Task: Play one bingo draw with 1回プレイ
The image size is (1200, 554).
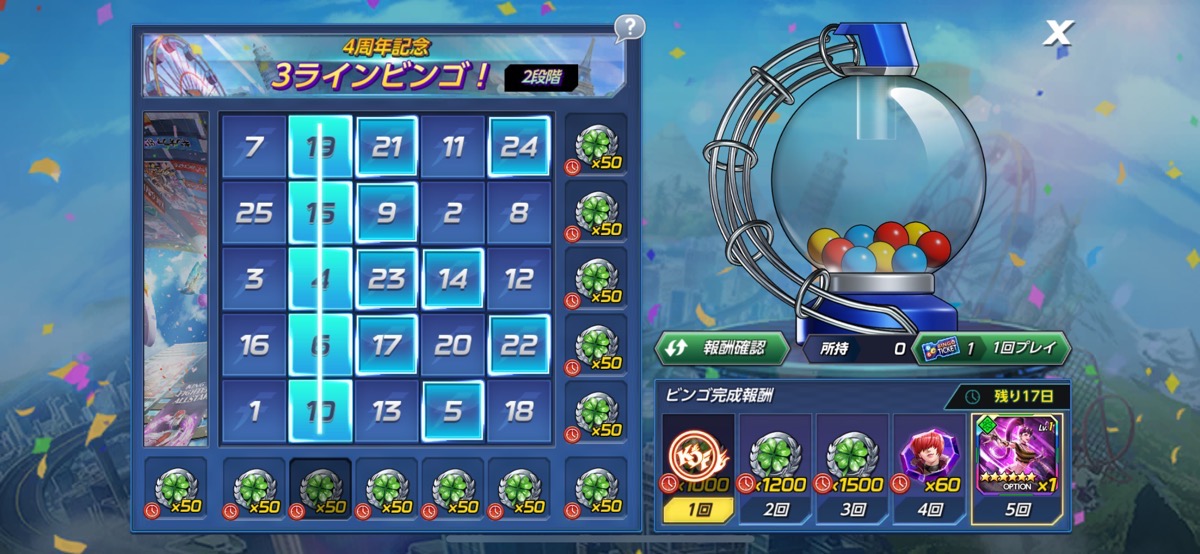Action: point(991,348)
